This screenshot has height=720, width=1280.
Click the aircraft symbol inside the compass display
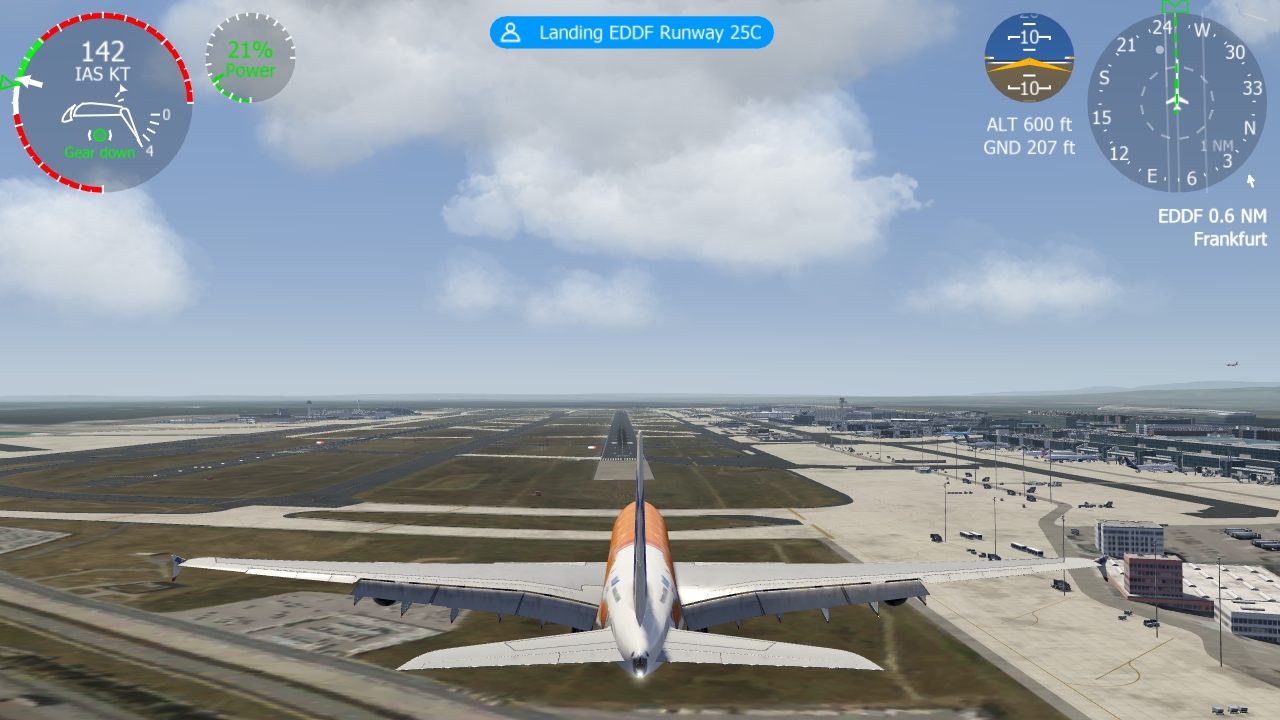point(1177,101)
